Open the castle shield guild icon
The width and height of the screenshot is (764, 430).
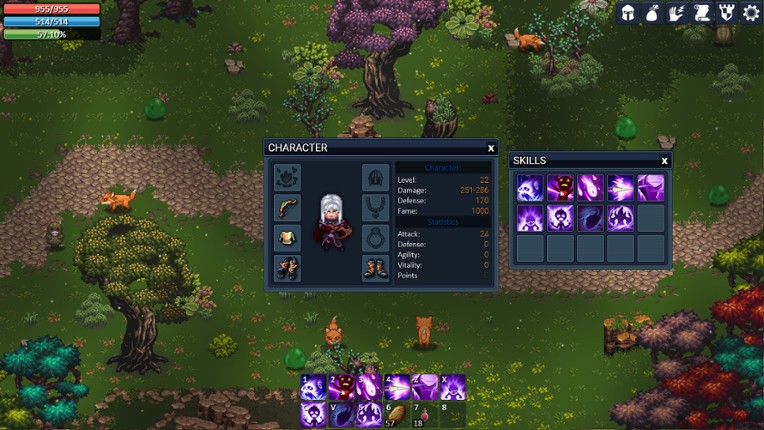[x=726, y=13]
